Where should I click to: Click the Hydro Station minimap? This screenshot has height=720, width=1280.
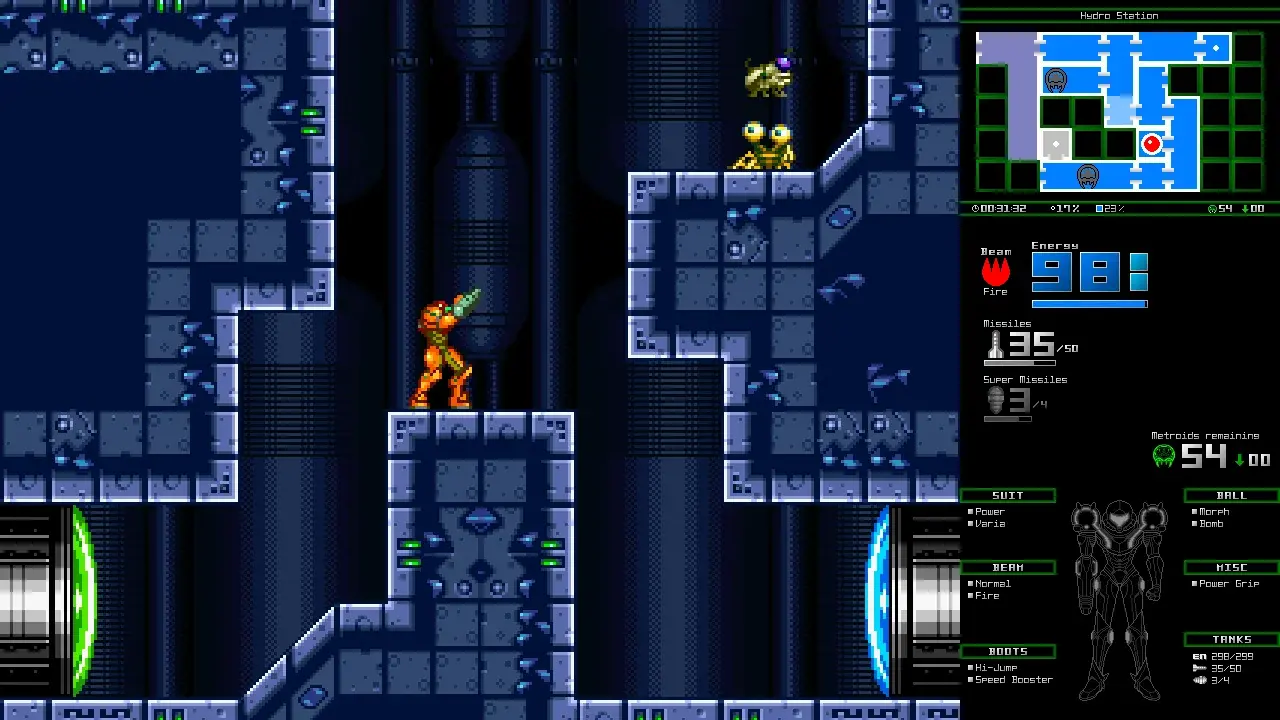(x=1118, y=111)
